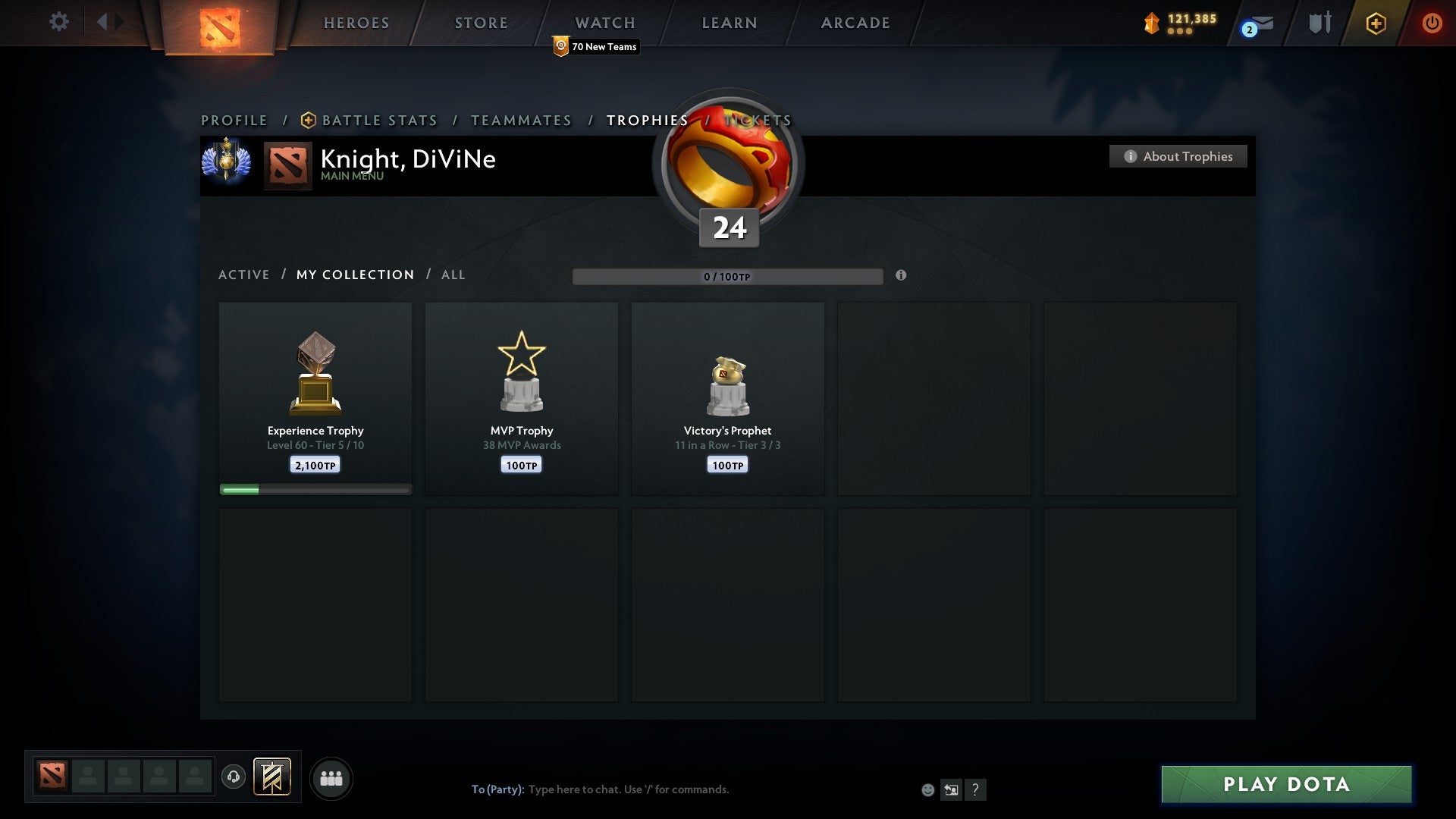
Task: Switch to the ALL trophies view
Action: [453, 275]
